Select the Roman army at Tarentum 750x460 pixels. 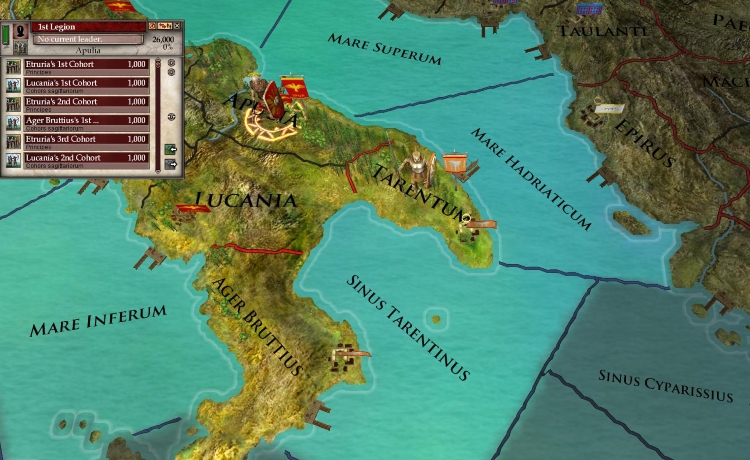coord(412,168)
